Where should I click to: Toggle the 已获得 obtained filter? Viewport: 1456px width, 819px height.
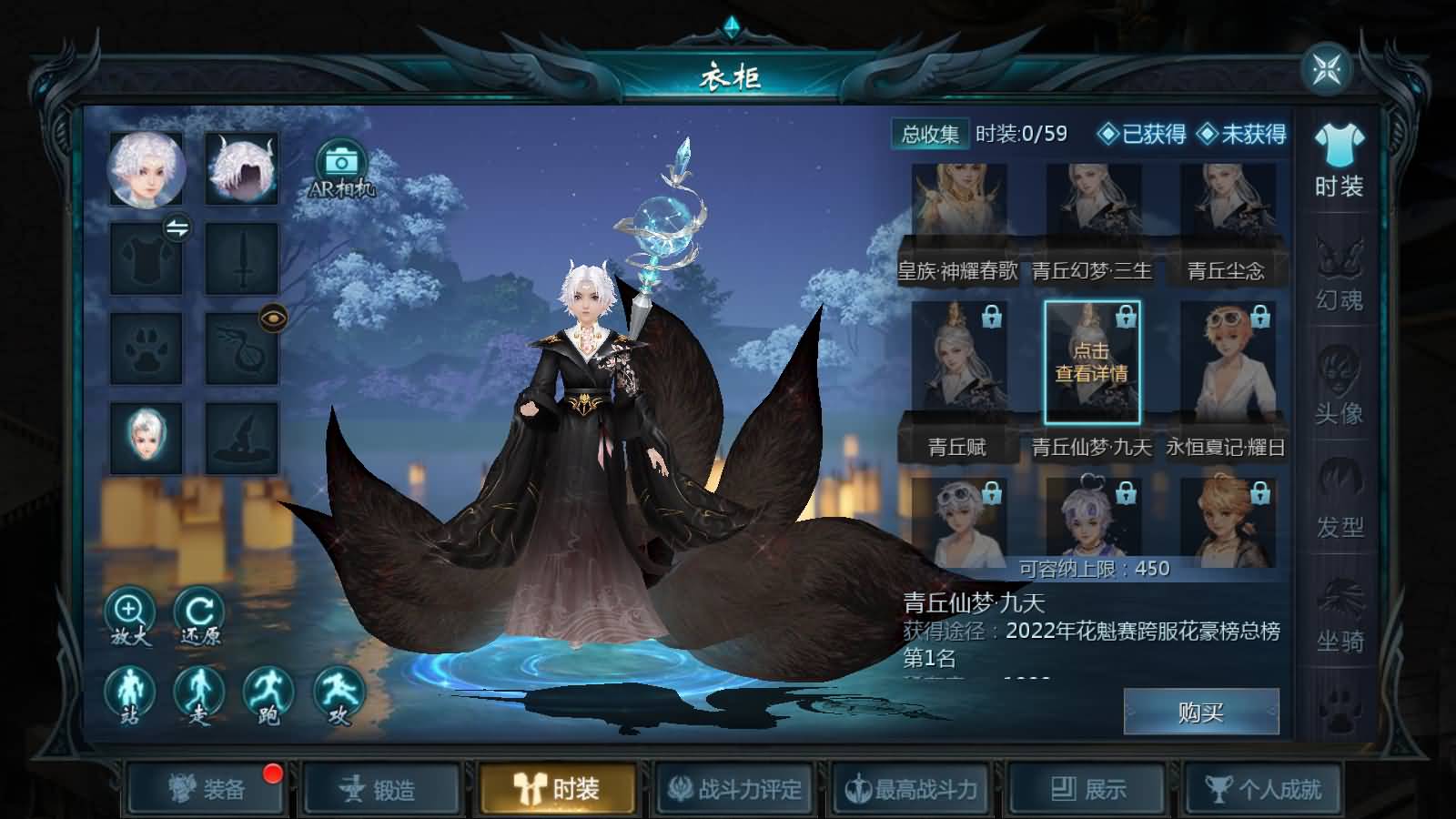click(x=1143, y=135)
